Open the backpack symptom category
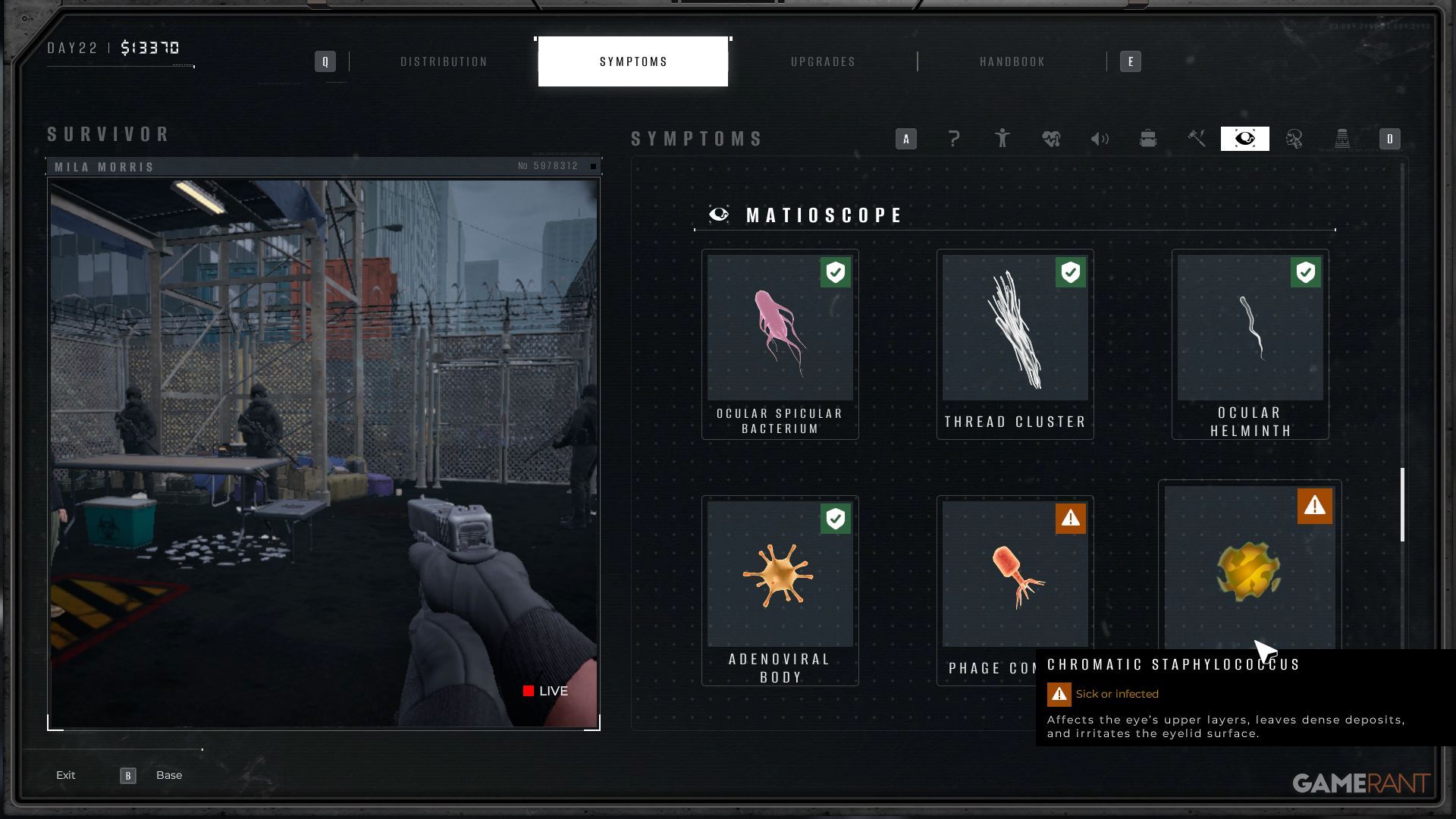Viewport: 1456px width, 819px height. 1148,139
